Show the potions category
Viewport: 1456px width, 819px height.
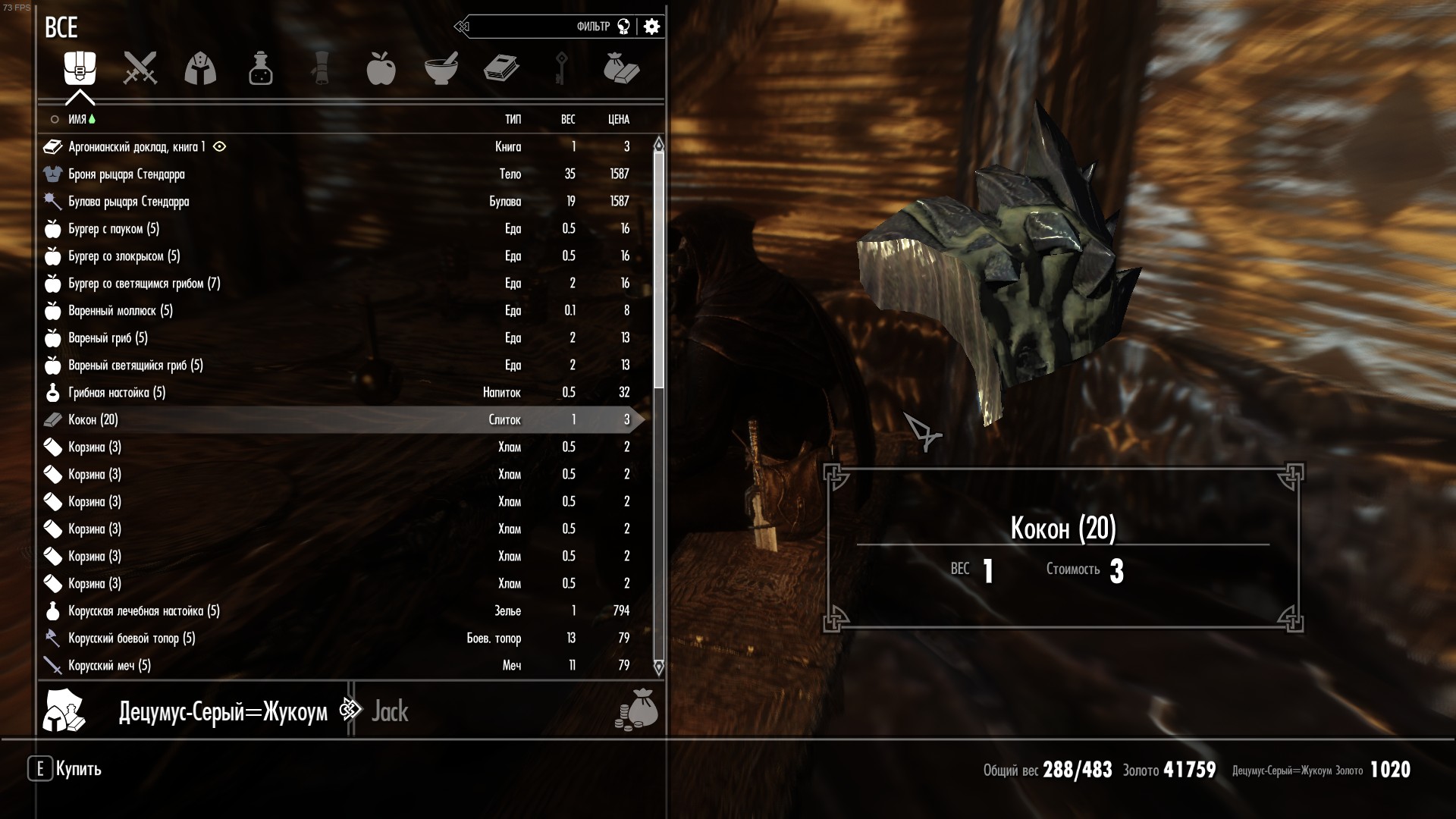(x=260, y=68)
